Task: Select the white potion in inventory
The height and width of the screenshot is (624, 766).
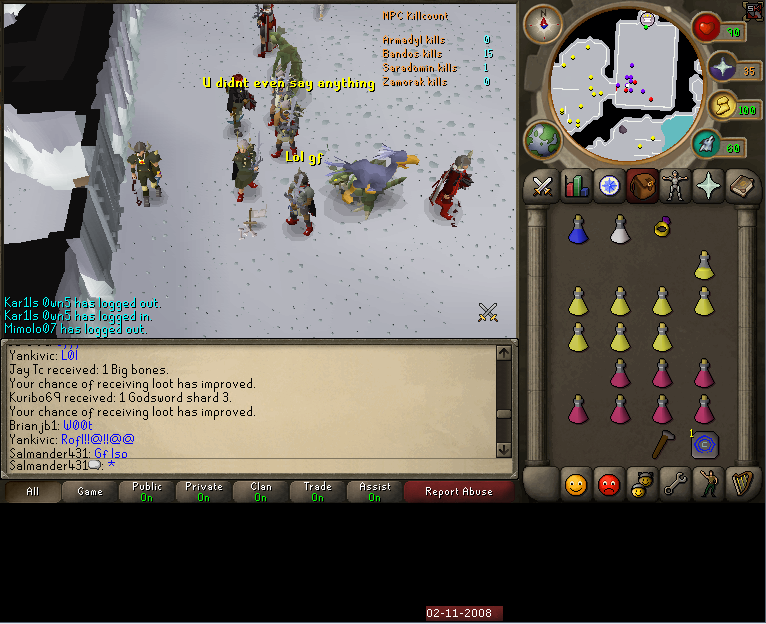Action: 620,230
